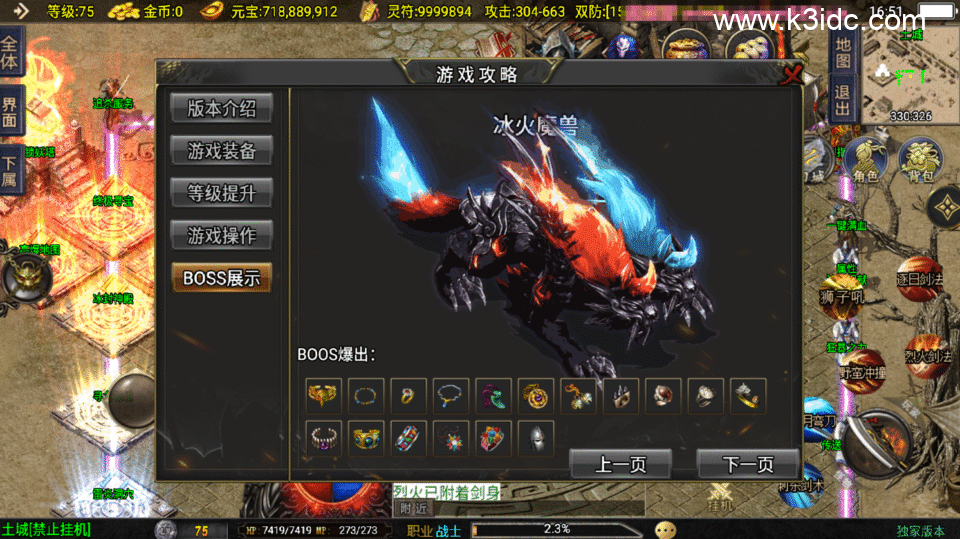The height and width of the screenshot is (539, 960).
Task: Switch to the 游戏装备 section
Action: point(221,151)
